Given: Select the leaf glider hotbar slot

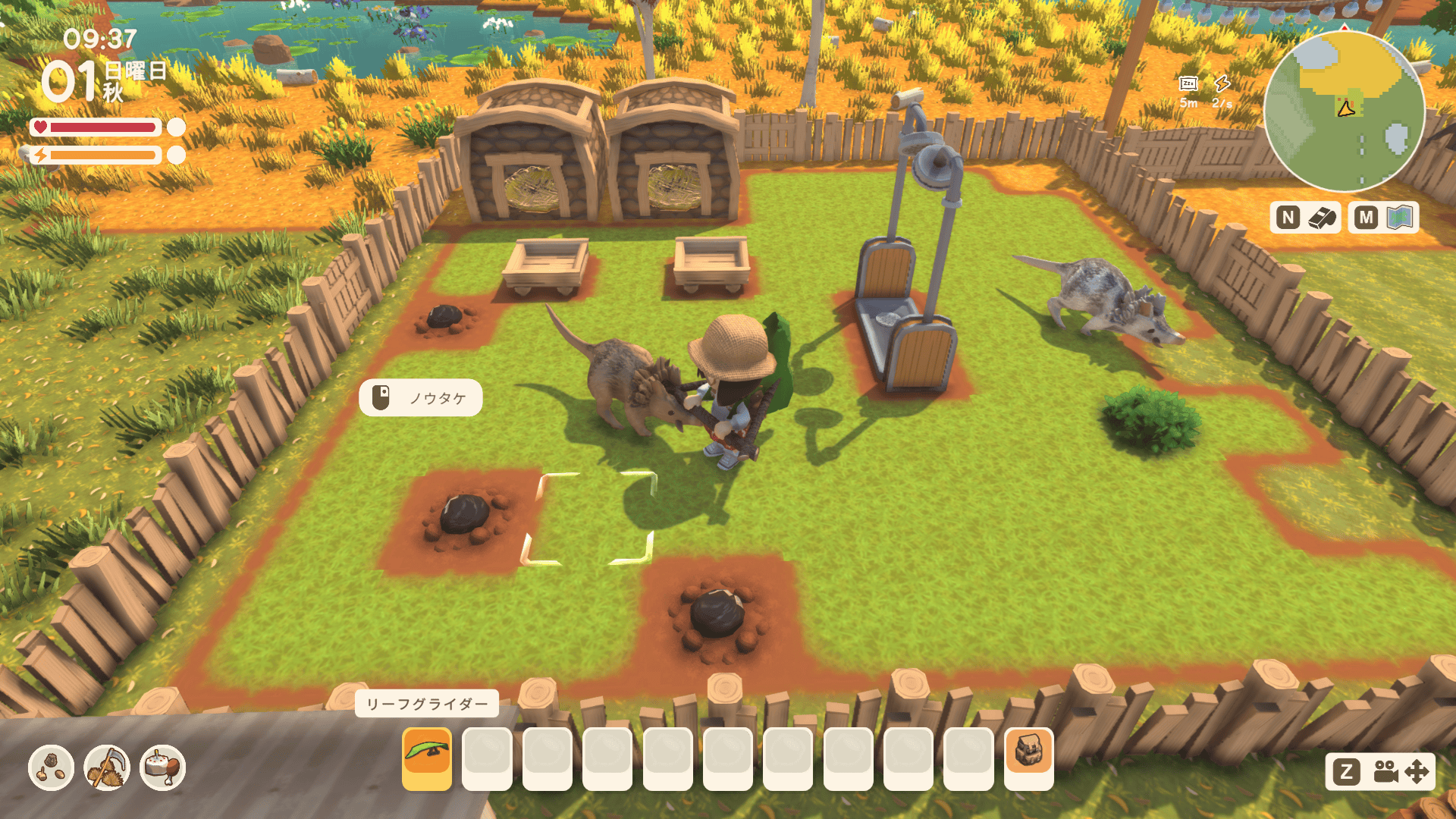Looking at the screenshot, I should point(427,758).
